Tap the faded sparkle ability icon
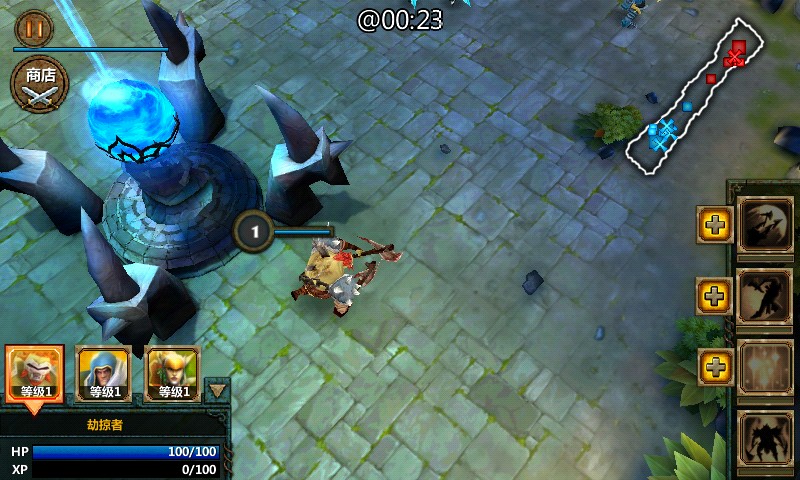 point(765,366)
